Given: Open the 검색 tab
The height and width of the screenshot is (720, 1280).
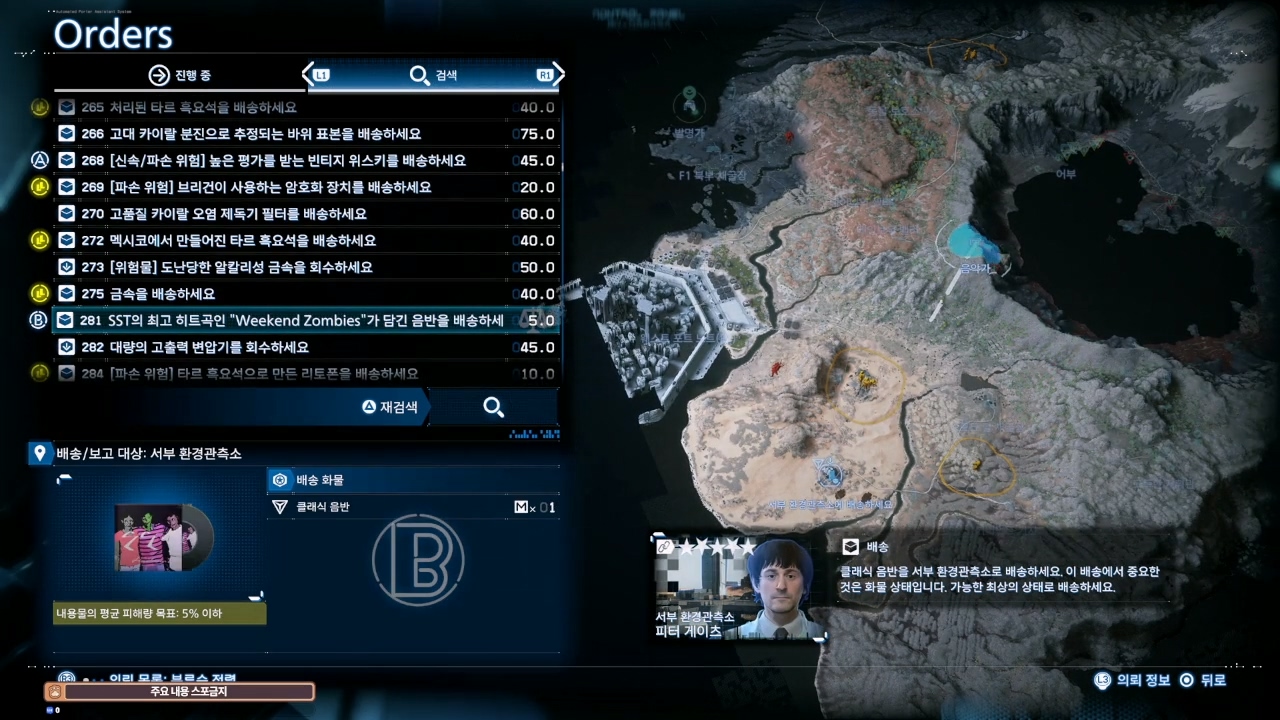Looking at the screenshot, I should [434, 75].
